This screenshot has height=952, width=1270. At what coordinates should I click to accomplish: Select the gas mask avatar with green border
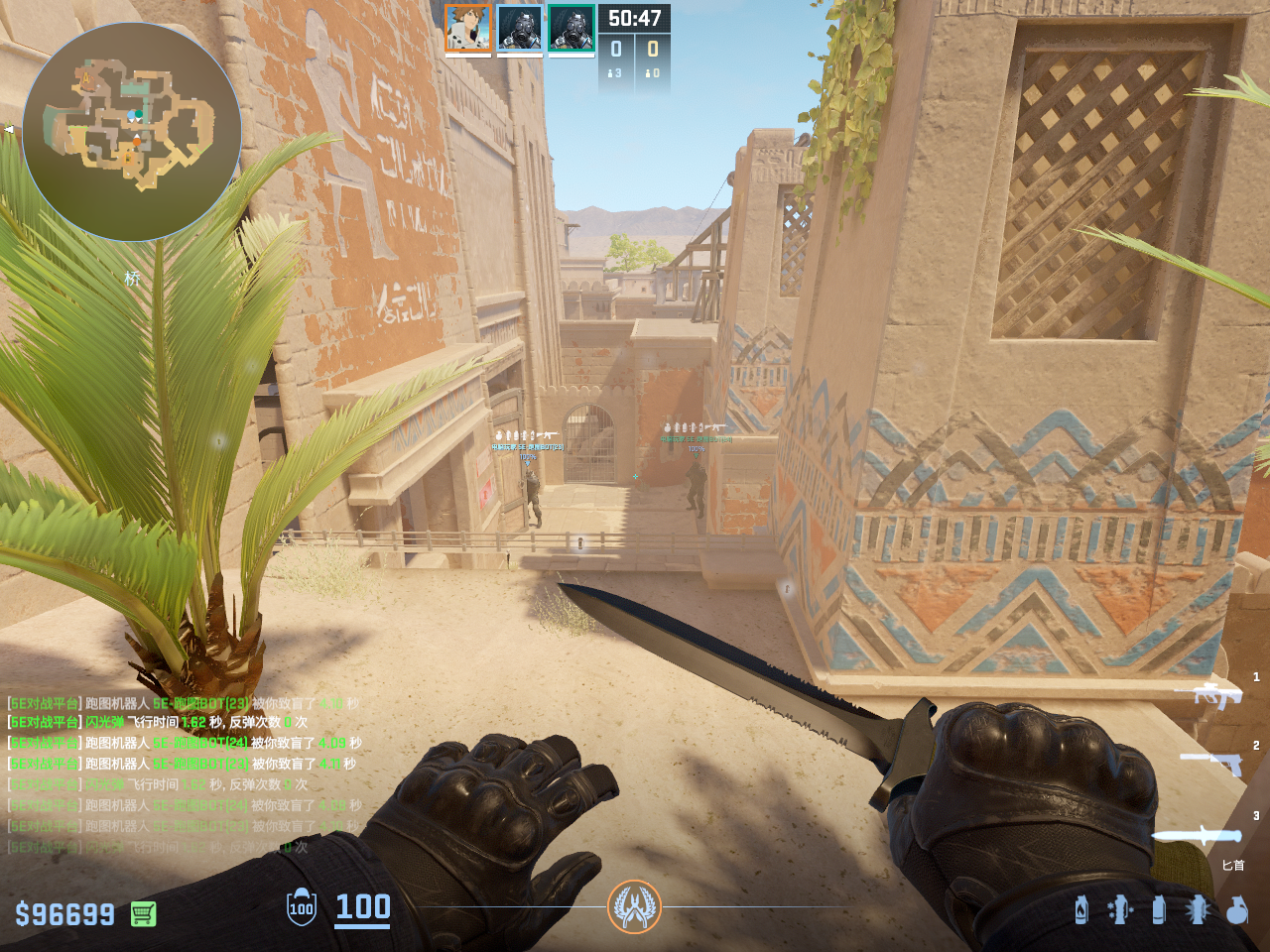tap(571, 28)
